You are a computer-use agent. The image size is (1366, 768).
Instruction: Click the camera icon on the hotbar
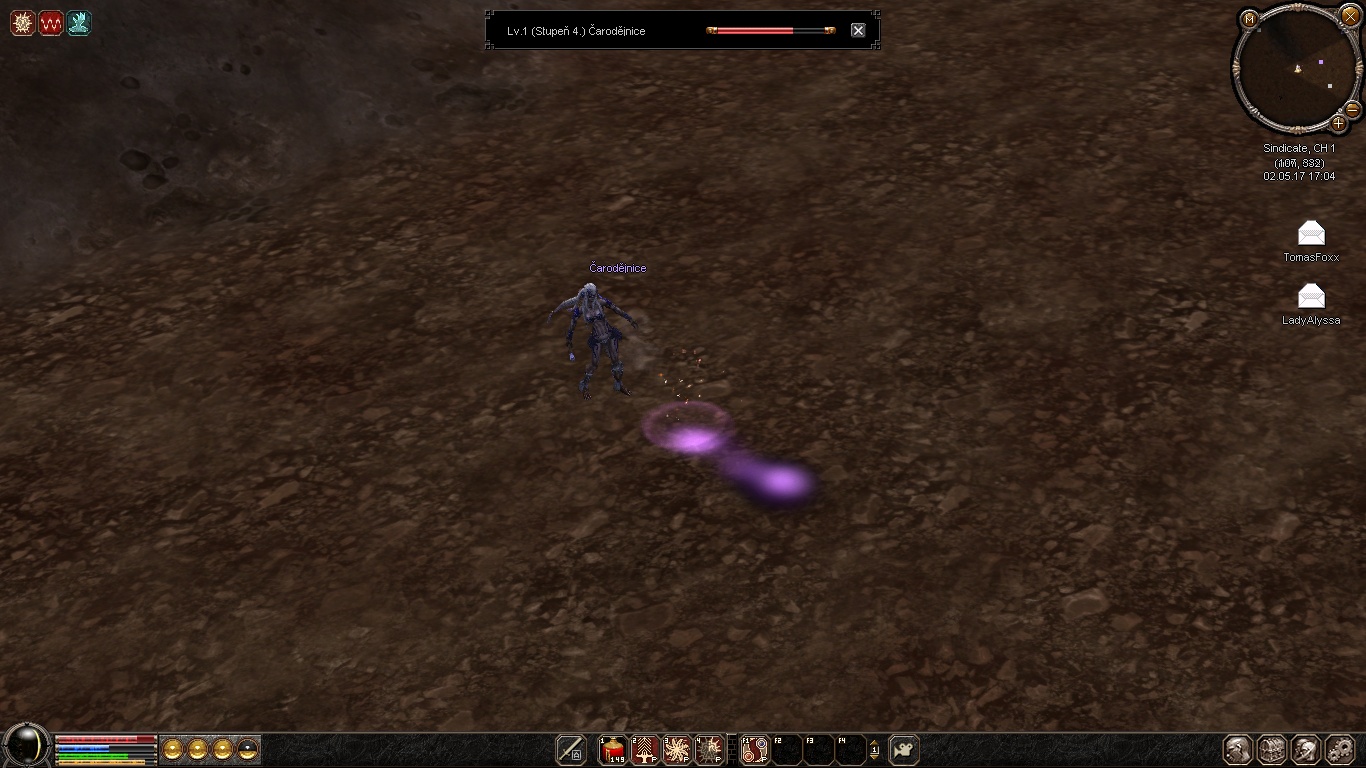[904, 749]
